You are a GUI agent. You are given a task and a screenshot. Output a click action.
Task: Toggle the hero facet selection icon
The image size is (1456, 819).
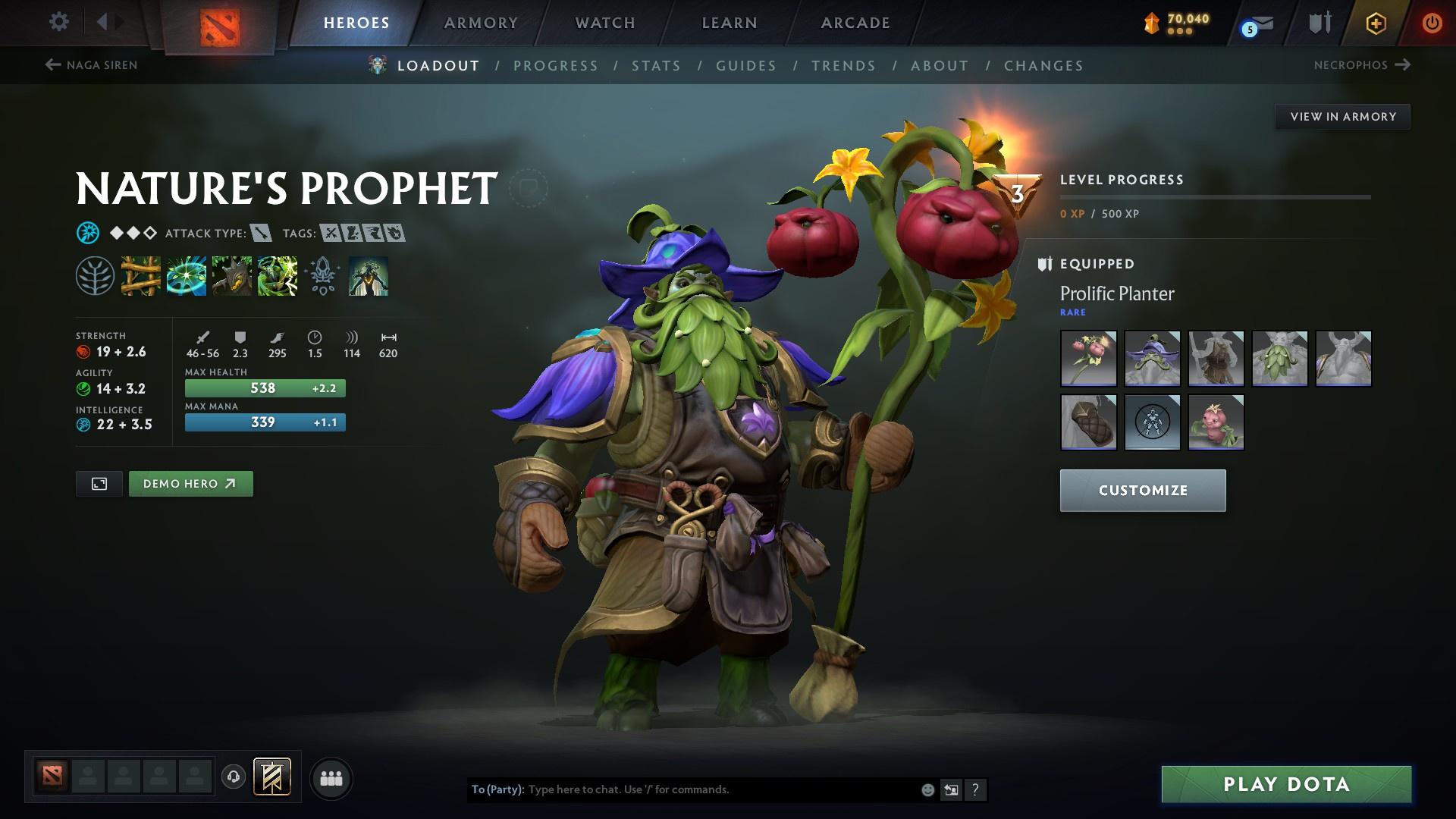pyautogui.click(x=322, y=277)
